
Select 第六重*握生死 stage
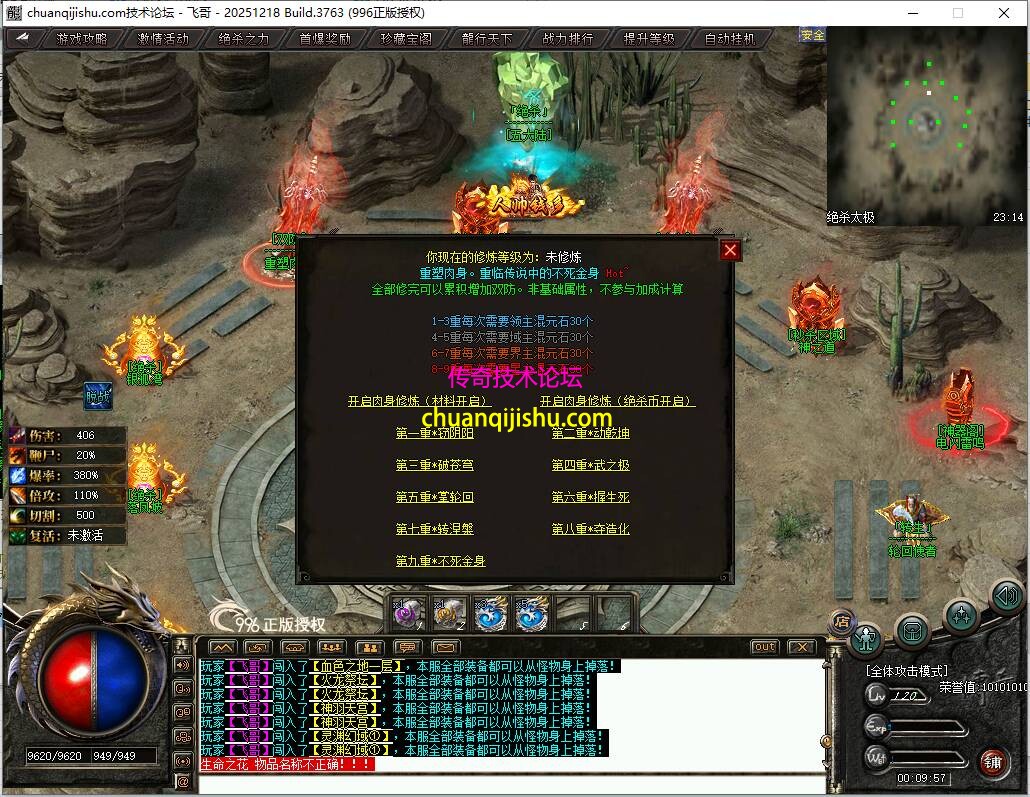(590, 497)
